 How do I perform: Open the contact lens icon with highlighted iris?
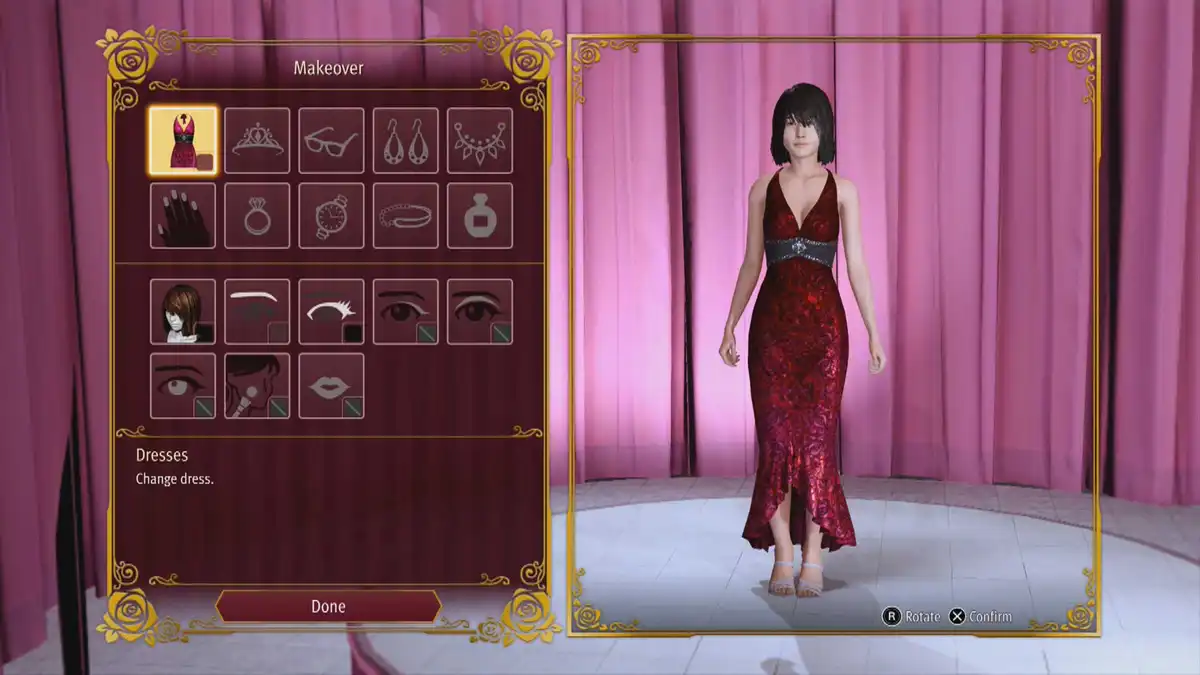pos(183,385)
